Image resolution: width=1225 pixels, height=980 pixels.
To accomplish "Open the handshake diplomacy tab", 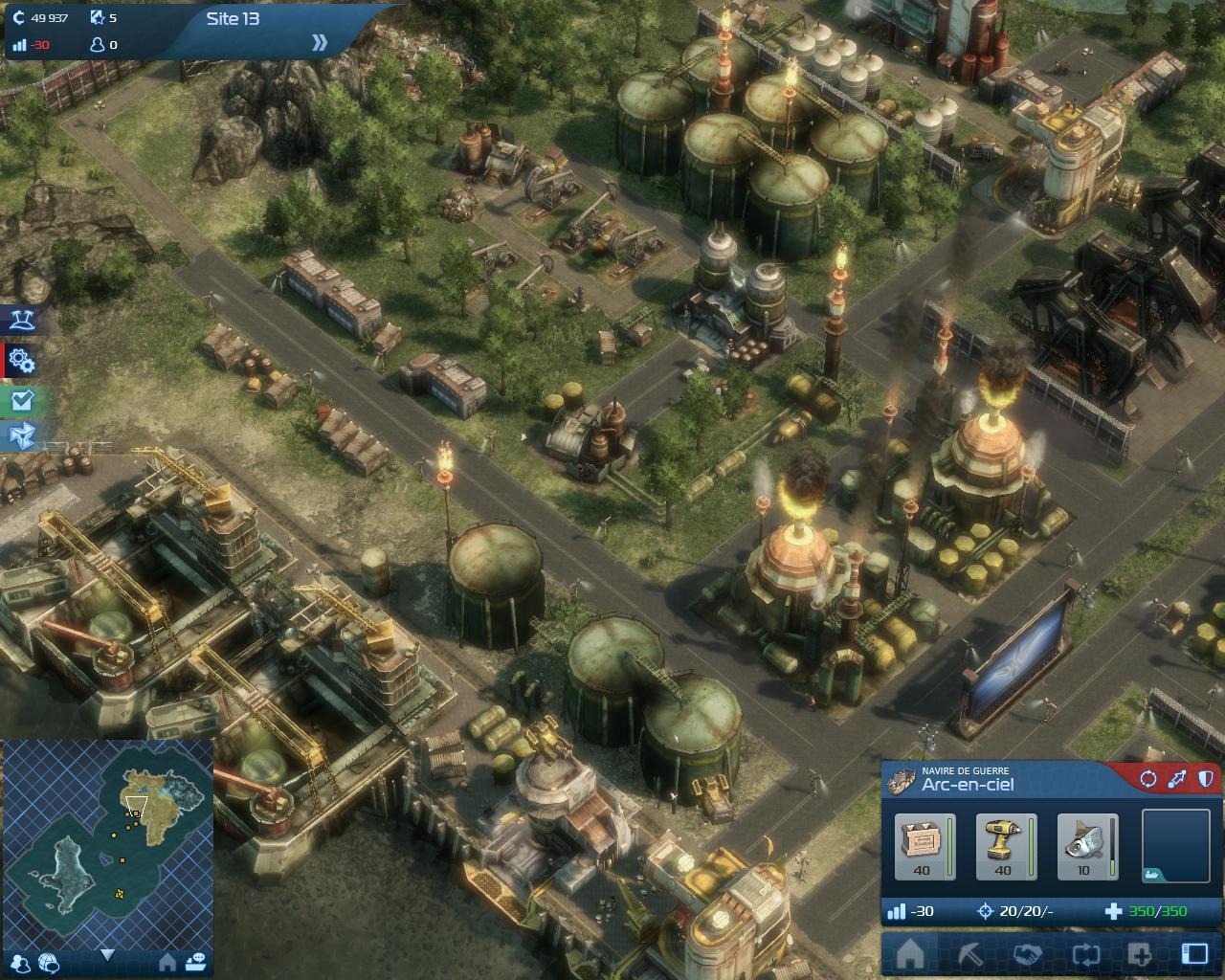I will (1026, 954).
